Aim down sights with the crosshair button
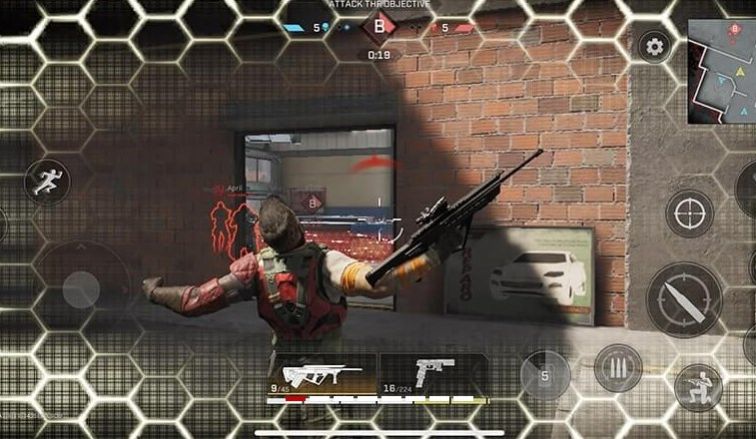 click(689, 214)
